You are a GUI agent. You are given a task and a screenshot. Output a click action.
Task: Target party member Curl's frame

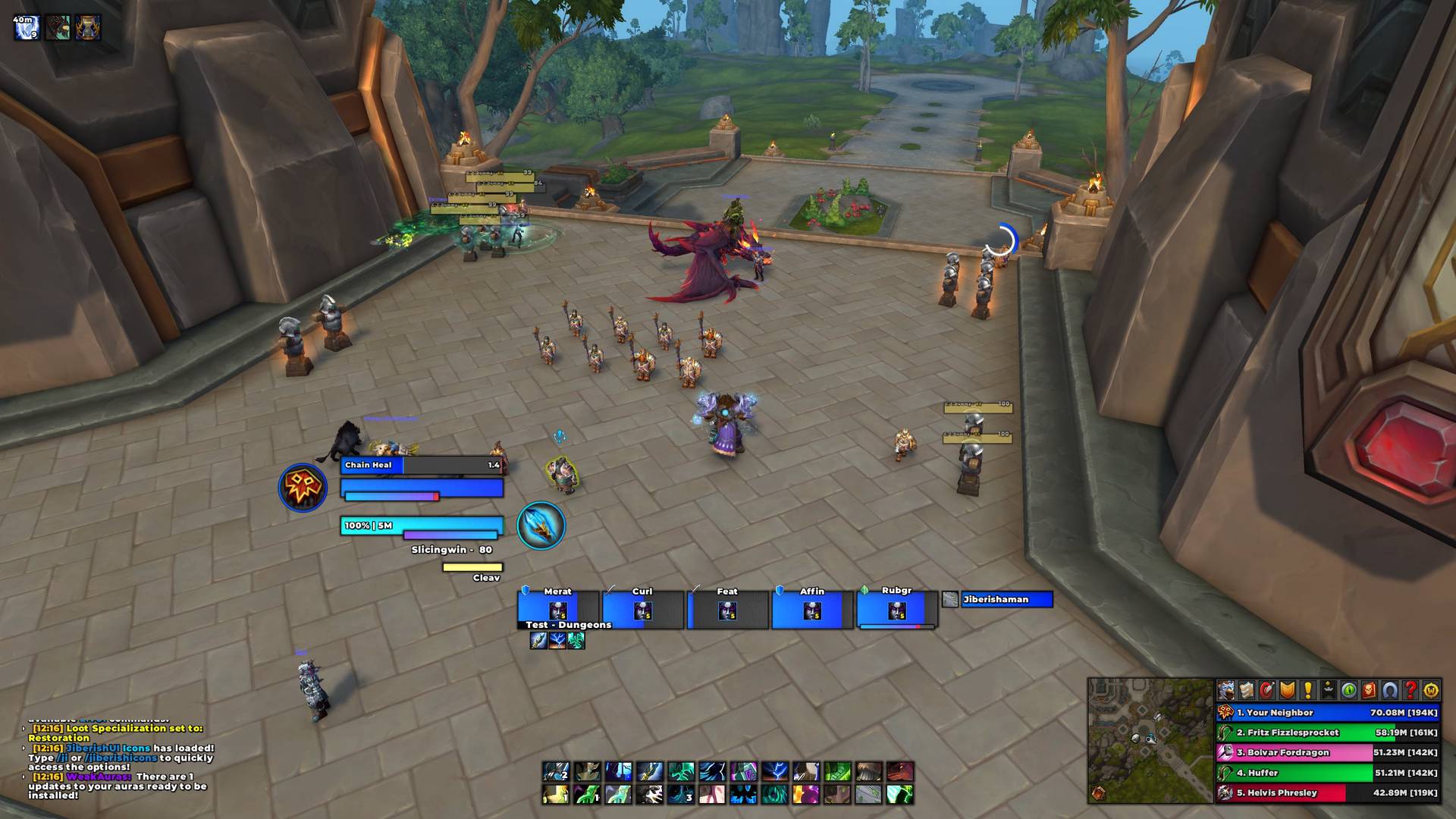[642, 610]
